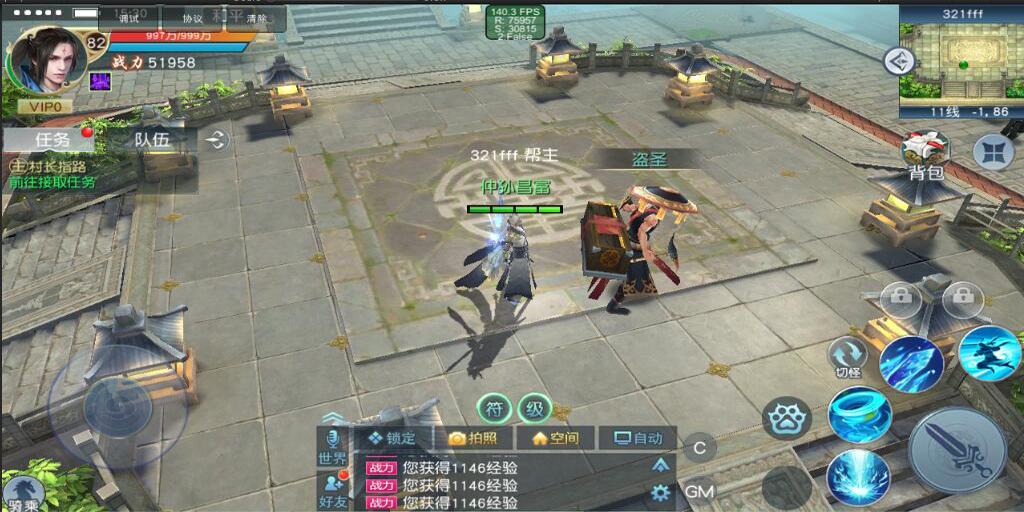This screenshot has width=1024, height=512.
Task: Activate the blue whirlwind ring skill
Action: tap(859, 414)
